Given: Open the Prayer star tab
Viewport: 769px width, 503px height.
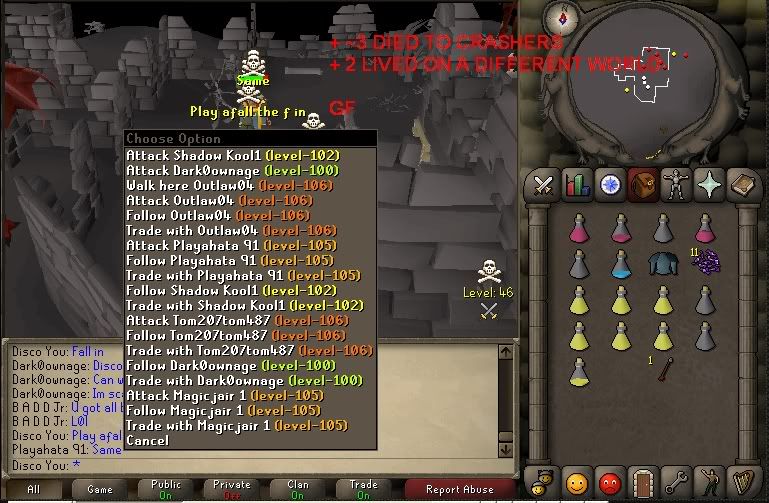Looking at the screenshot, I should click(x=708, y=185).
